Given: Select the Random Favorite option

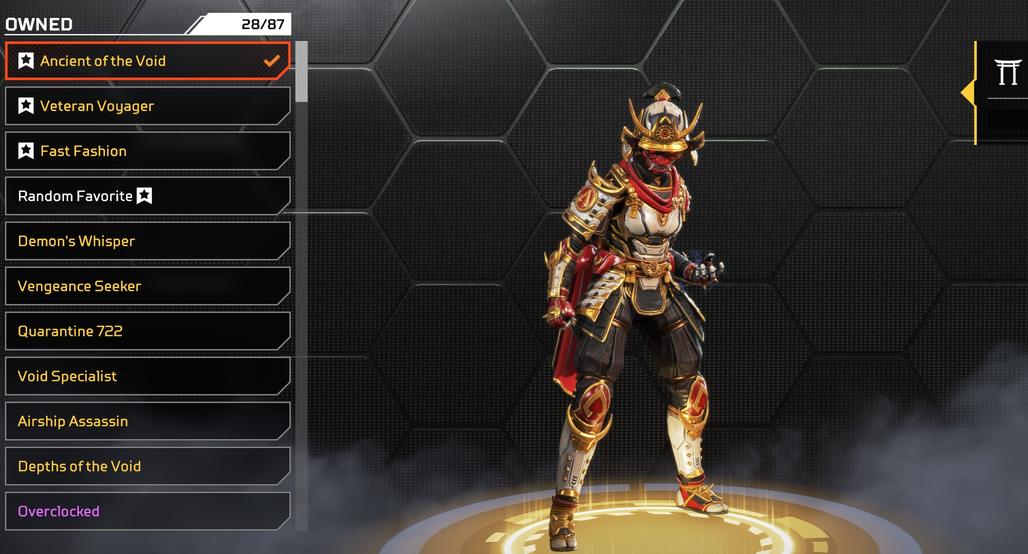Looking at the screenshot, I should [147, 196].
